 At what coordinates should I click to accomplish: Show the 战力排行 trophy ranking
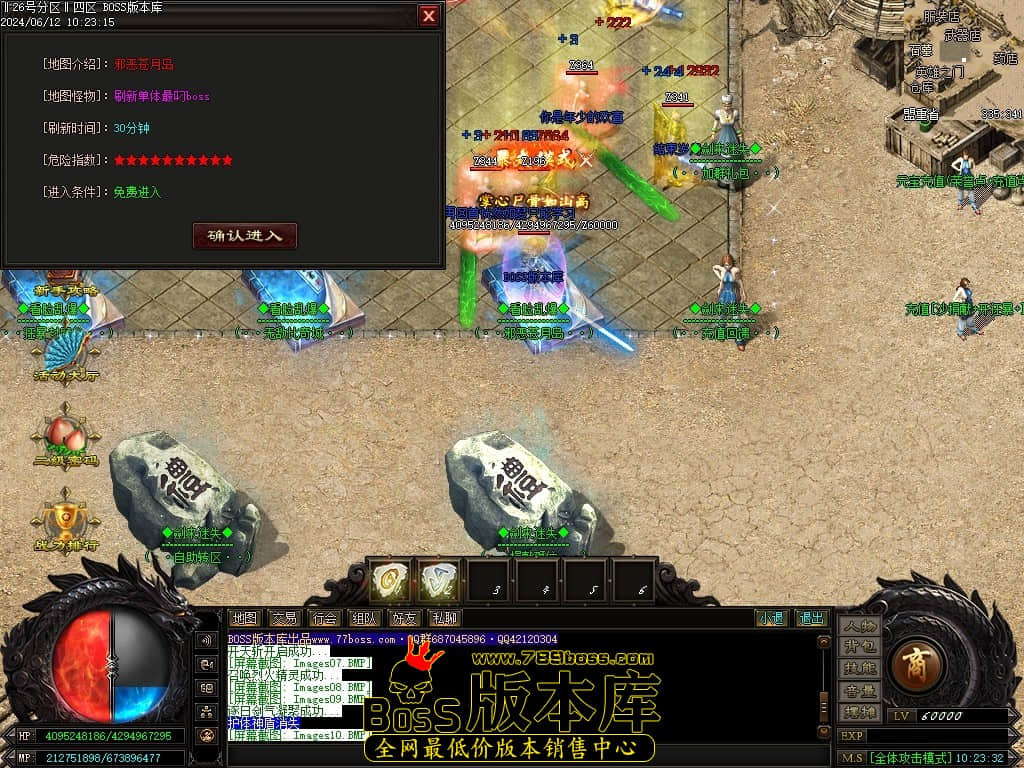point(65,518)
